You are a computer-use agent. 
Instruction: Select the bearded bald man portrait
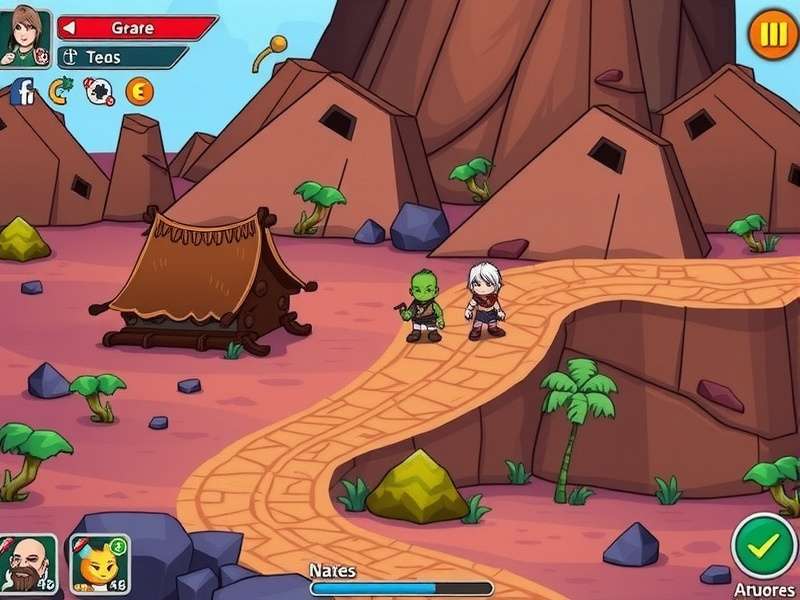point(27,565)
